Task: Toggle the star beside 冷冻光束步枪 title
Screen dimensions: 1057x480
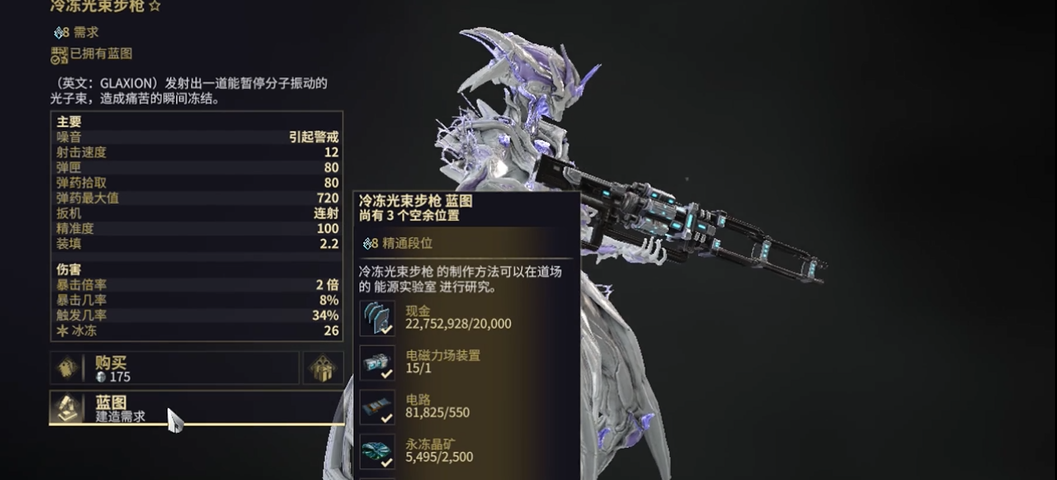Action: [155, 6]
